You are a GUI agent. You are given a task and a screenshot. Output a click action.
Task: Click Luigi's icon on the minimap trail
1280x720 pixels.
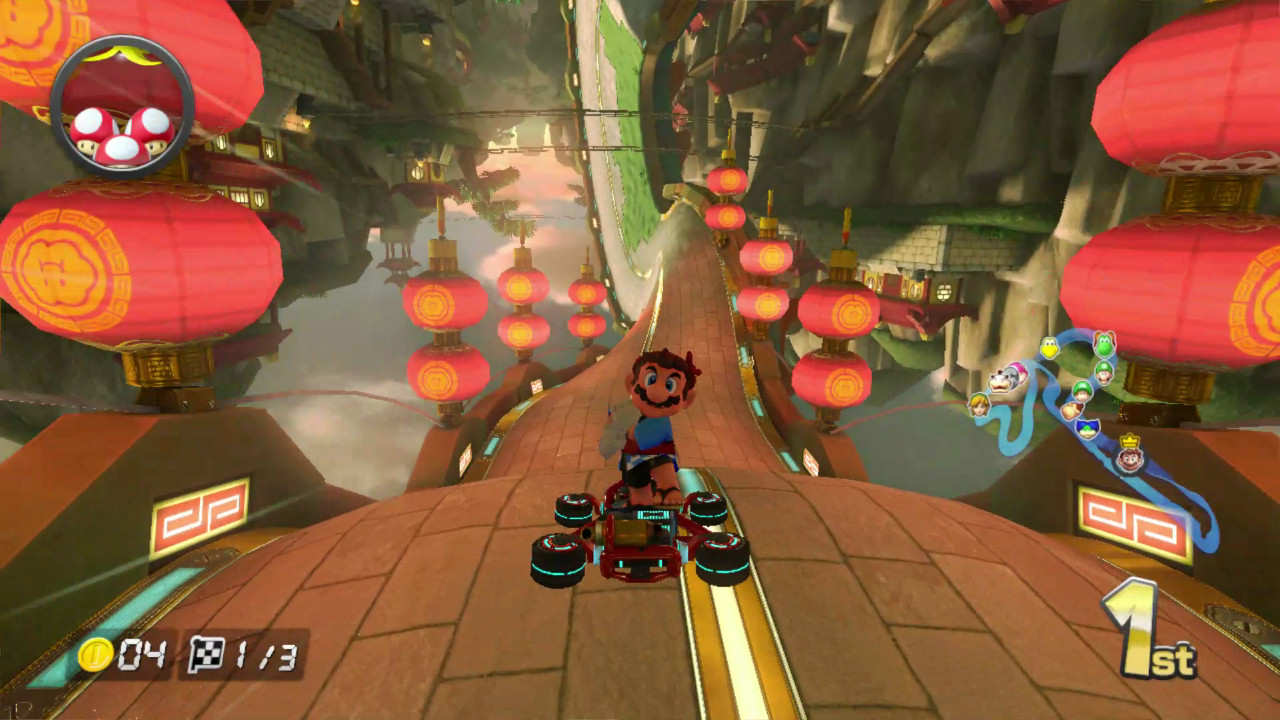click(x=1105, y=373)
